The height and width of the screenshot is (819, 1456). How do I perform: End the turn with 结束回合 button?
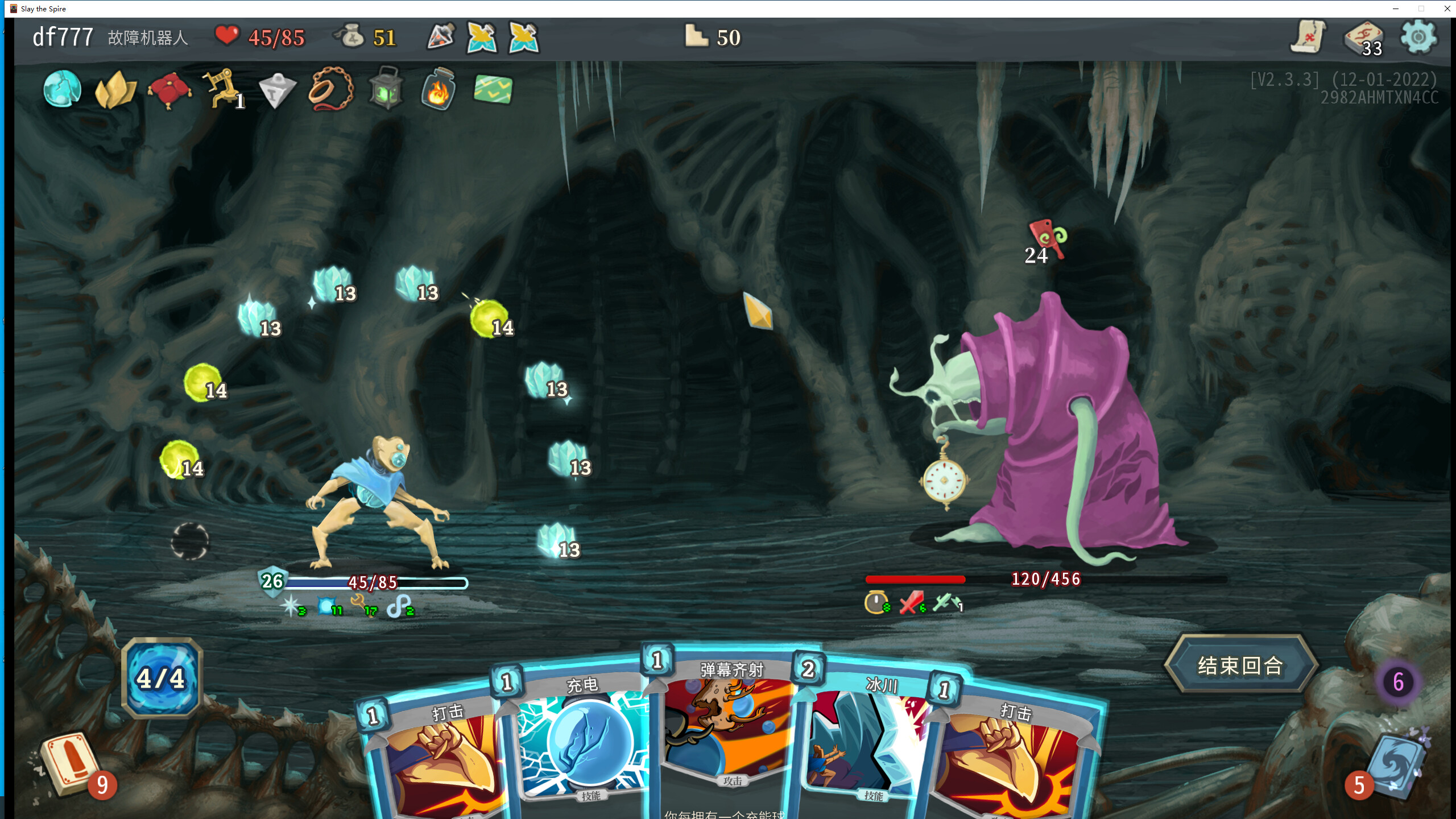(x=1240, y=665)
